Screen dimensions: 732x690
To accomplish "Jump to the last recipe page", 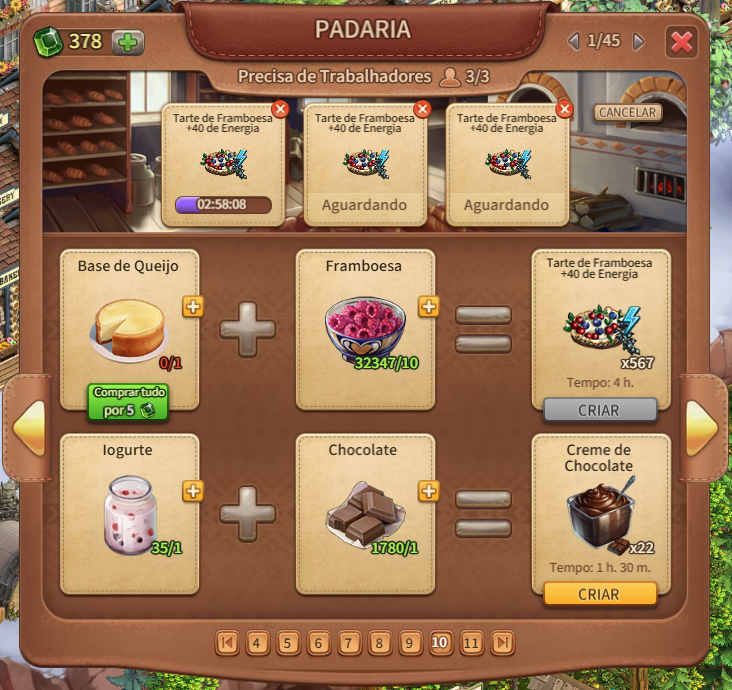I will point(503,643).
